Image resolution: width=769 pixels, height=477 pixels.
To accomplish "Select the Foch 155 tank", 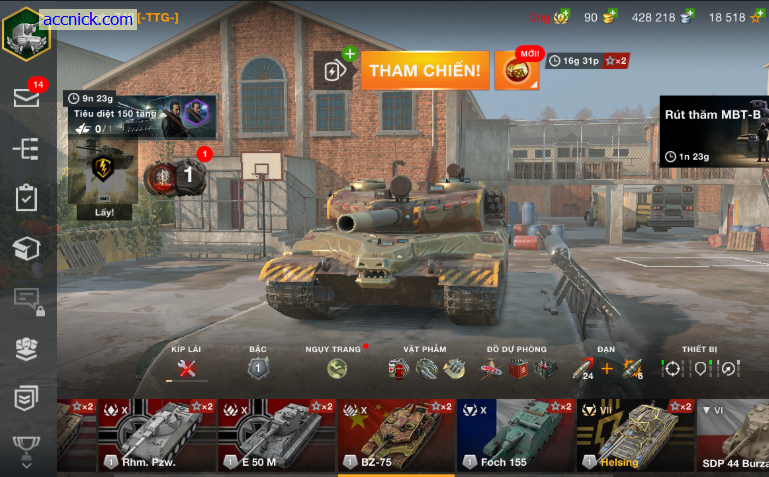I will (516, 435).
